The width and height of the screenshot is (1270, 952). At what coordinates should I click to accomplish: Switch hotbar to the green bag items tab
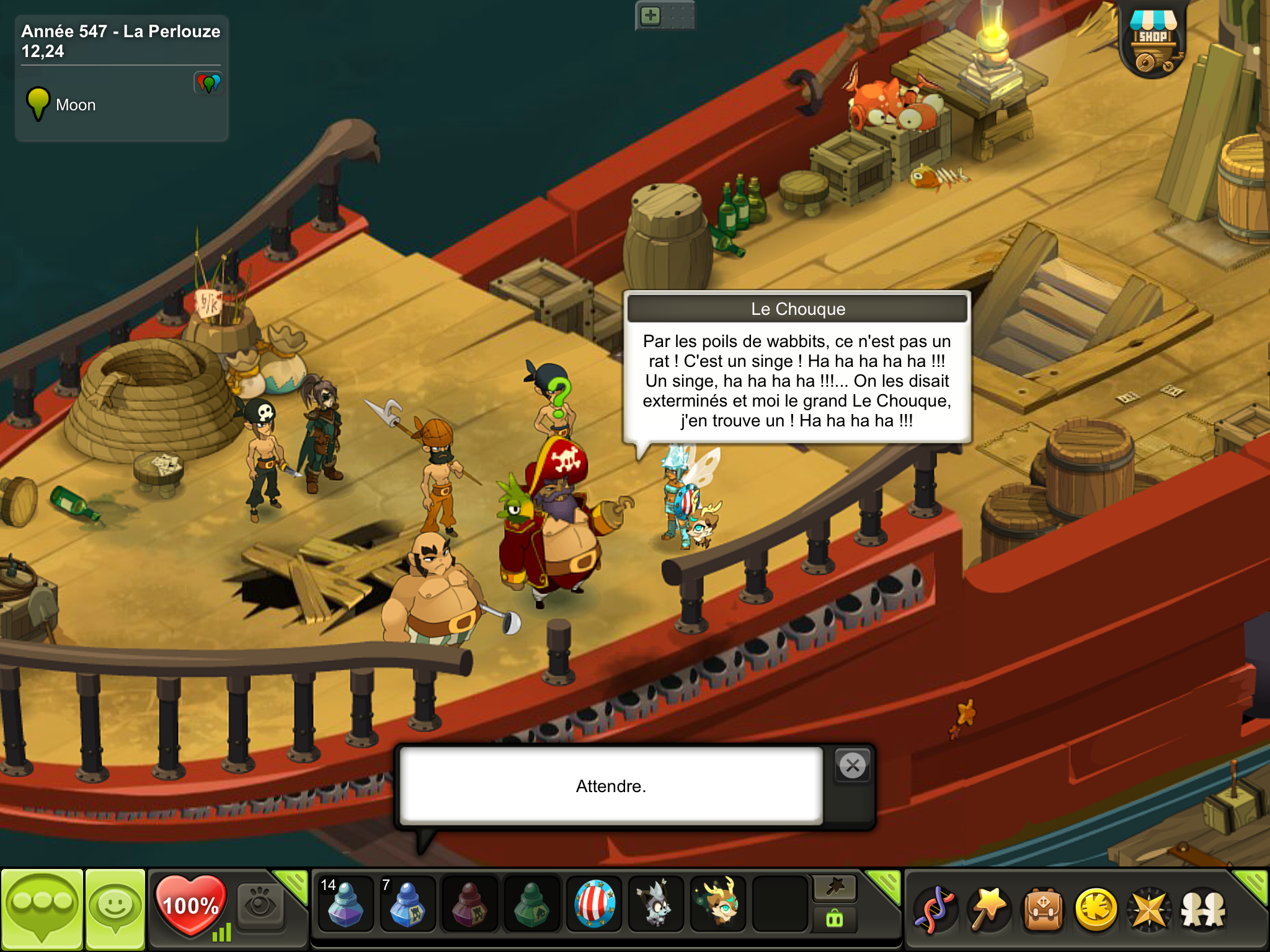(x=835, y=919)
